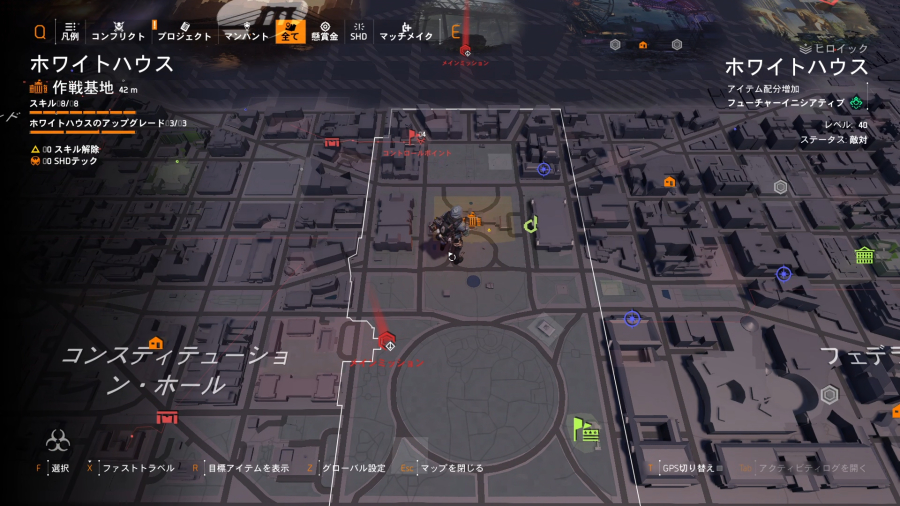Select the コントロールポイント flag marker

click(x=412, y=134)
